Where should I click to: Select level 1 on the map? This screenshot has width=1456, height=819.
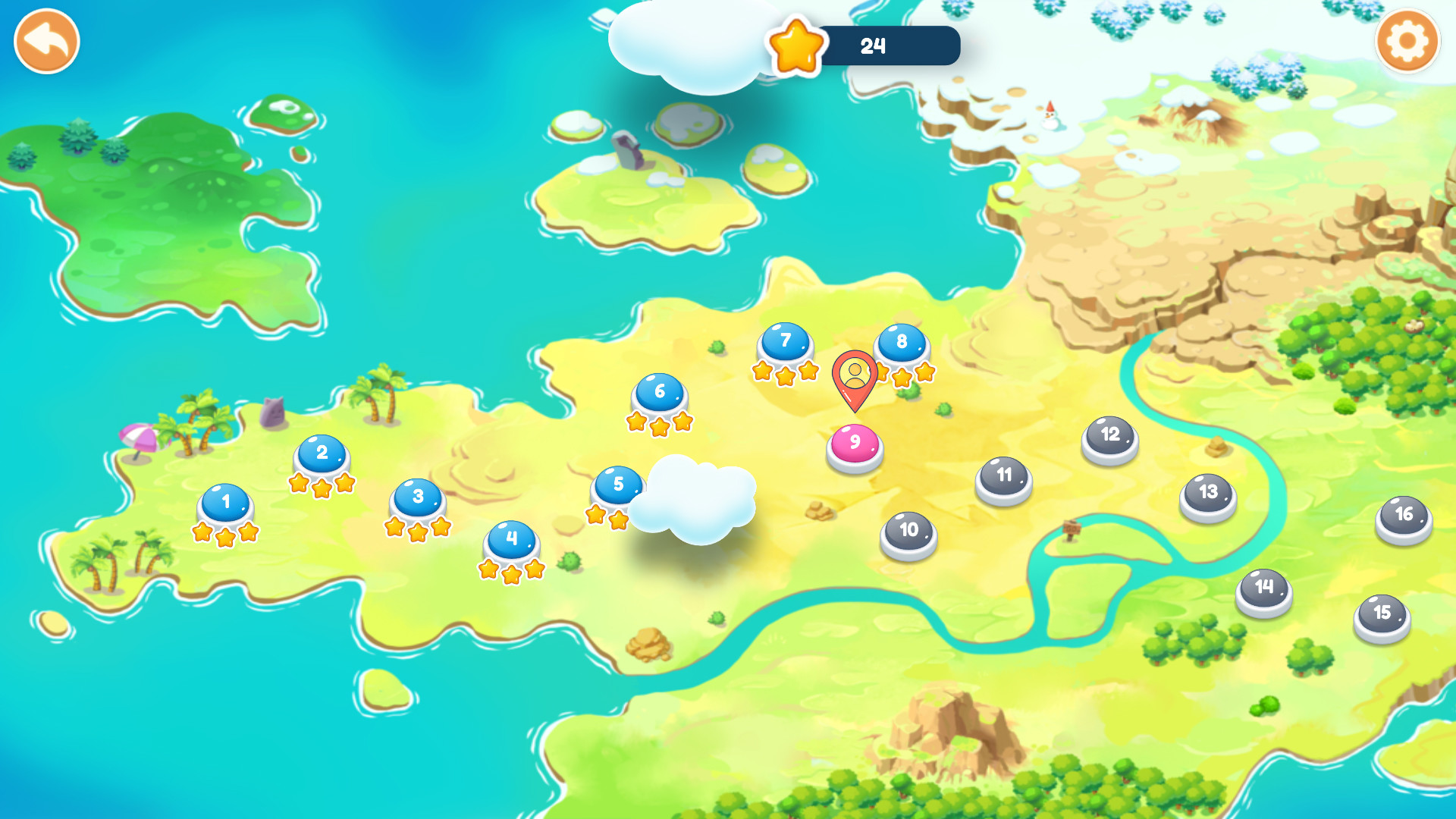pyautogui.click(x=225, y=503)
